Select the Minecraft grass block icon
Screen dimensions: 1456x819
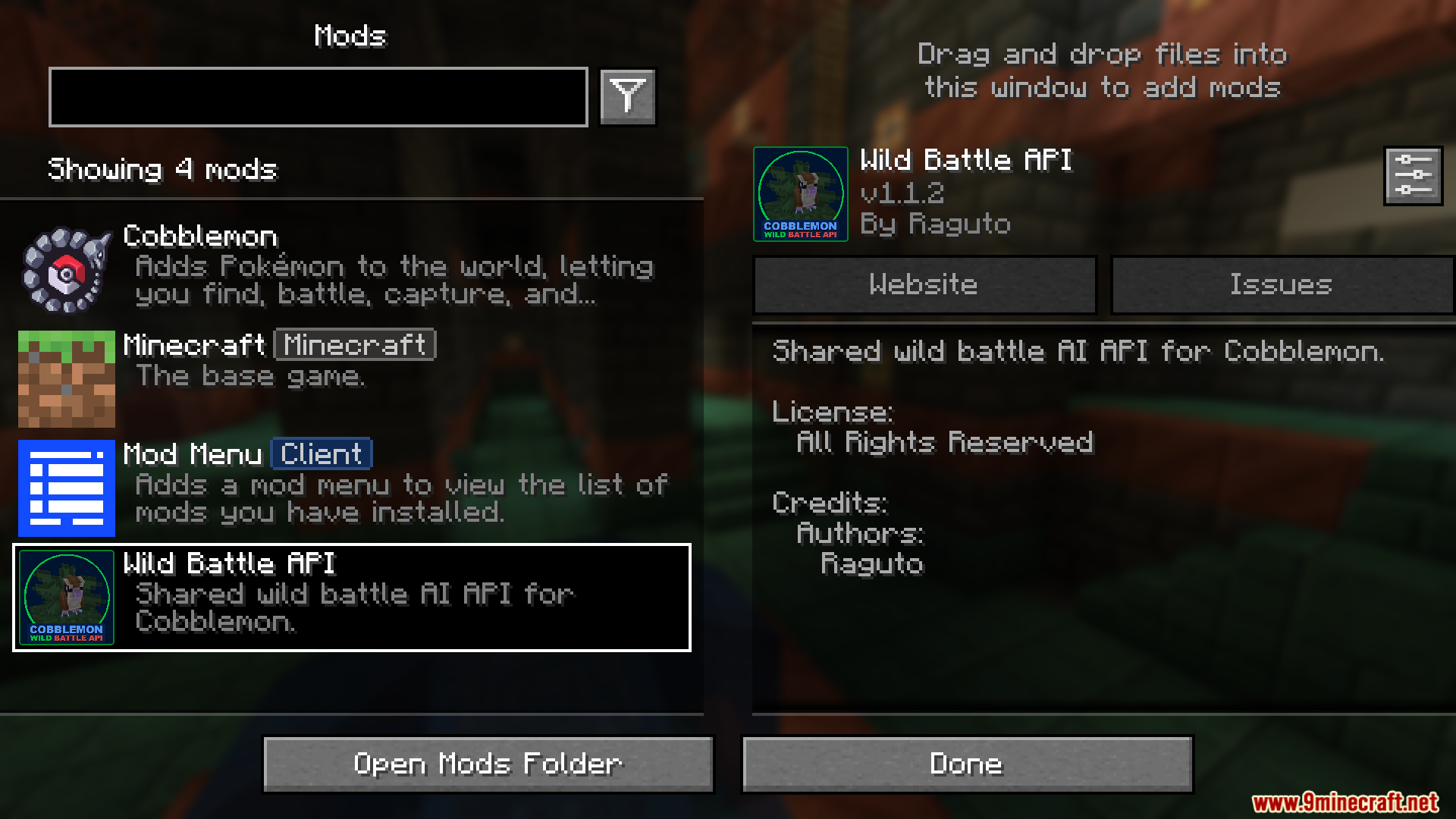[x=66, y=379]
